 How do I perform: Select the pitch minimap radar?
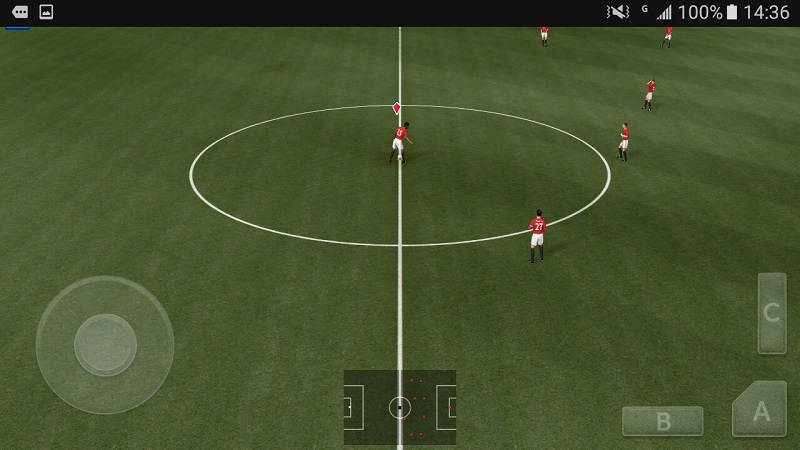[x=400, y=407]
